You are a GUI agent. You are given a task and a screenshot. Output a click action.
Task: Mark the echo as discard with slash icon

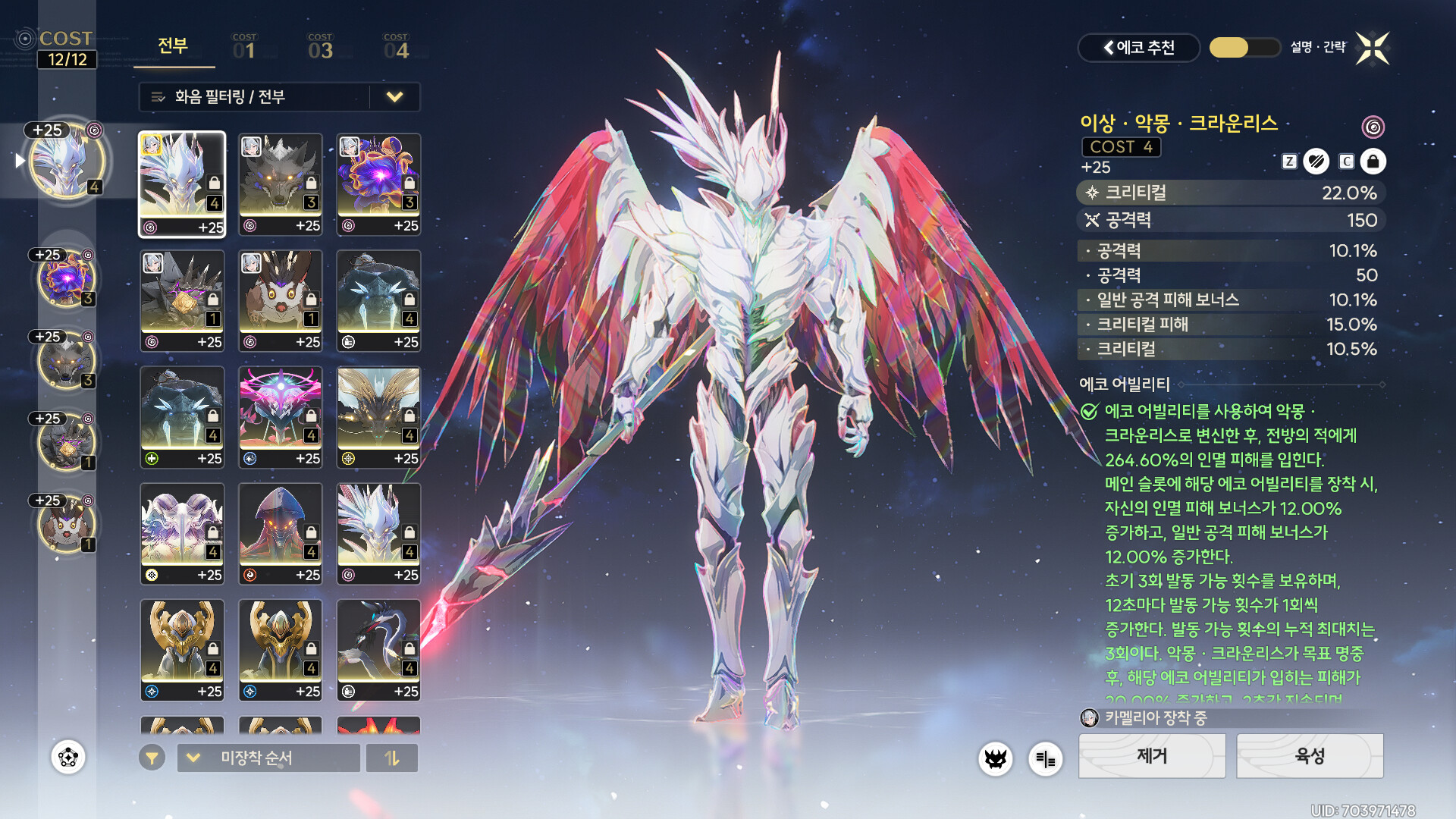(x=1316, y=162)
